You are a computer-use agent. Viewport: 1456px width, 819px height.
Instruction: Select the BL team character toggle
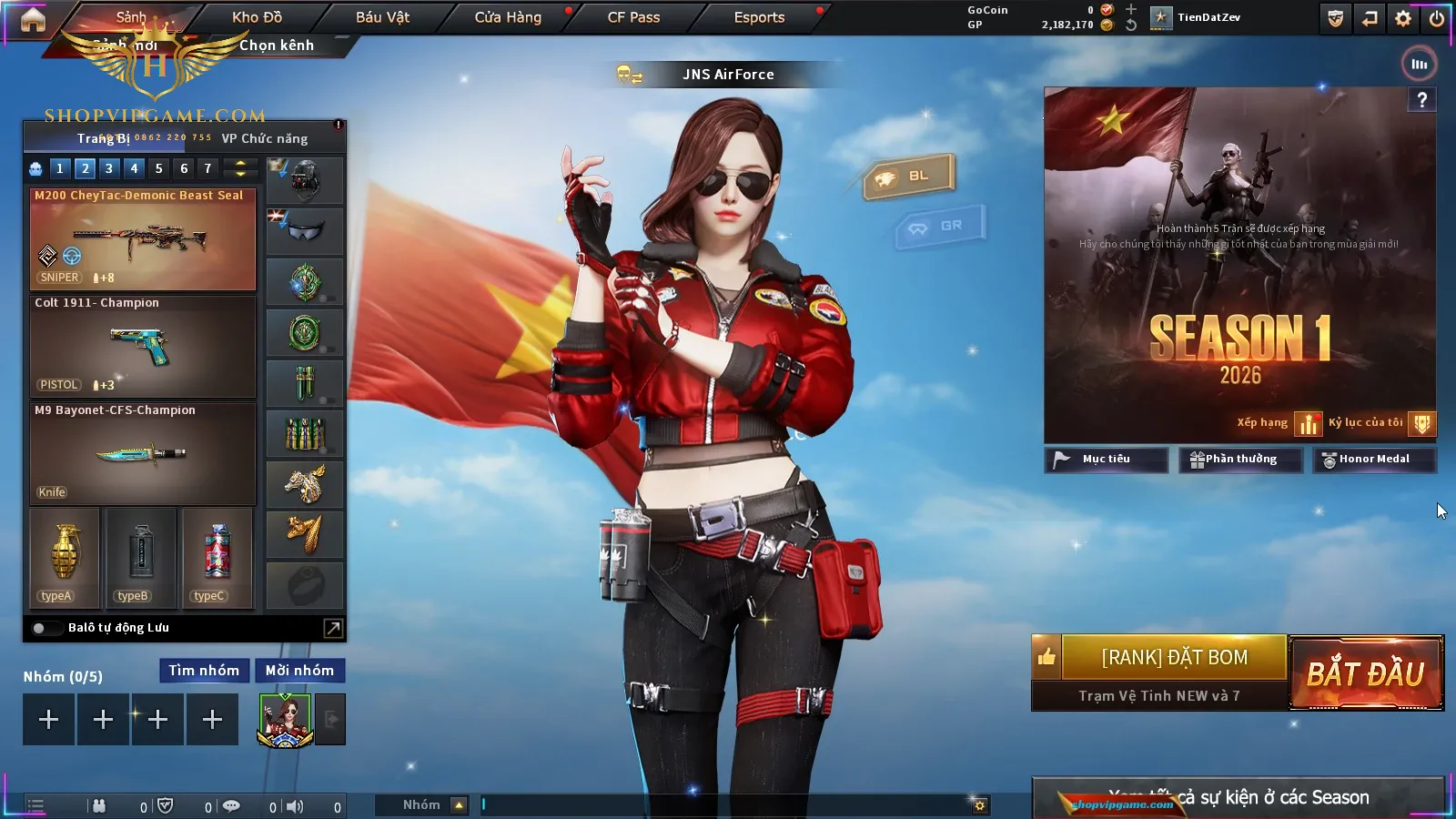click(x=908, y=177)
